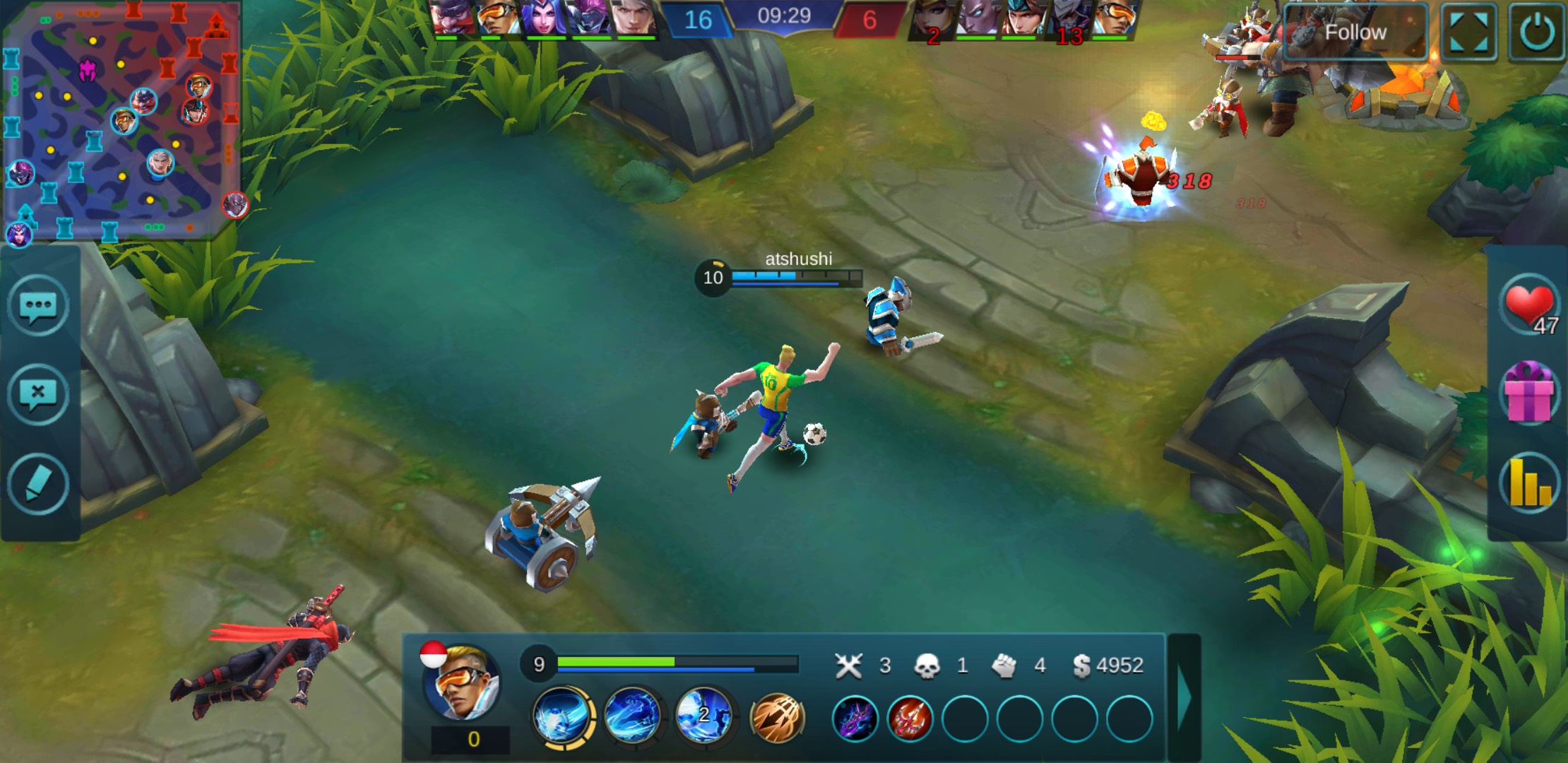Image resolution: width=1568 pixels, height=763 pixels.
Task: Expand the bottom panel with the arrow tab
Action: 1184,698
